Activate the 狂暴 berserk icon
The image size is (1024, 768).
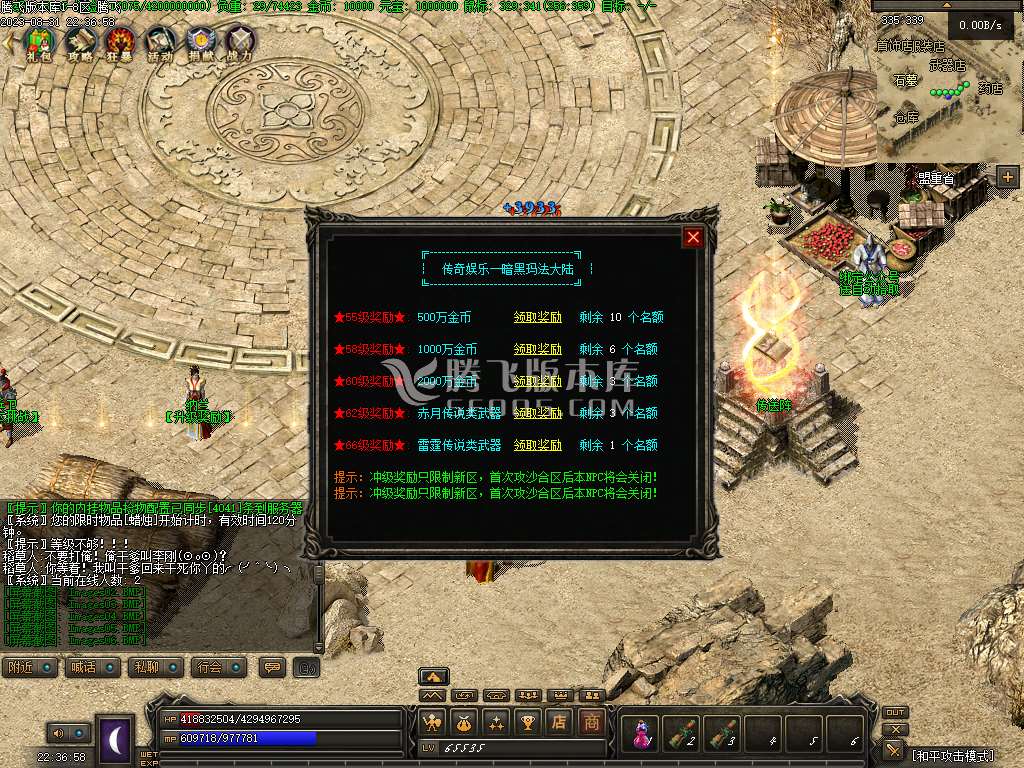(x=121, y=42)
